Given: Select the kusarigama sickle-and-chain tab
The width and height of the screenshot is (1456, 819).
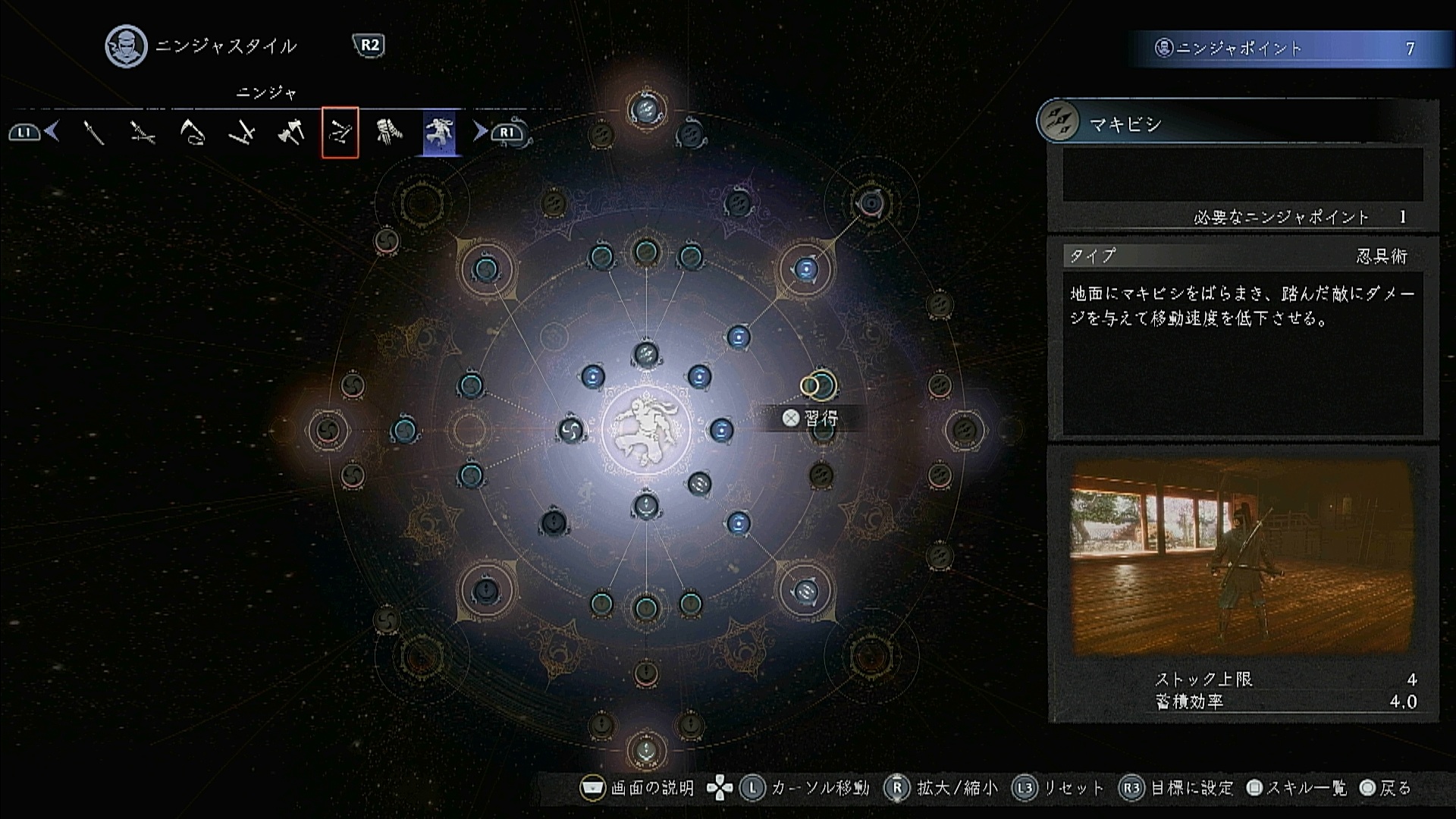Looking at the screenshot, I should tap(193, 133).
